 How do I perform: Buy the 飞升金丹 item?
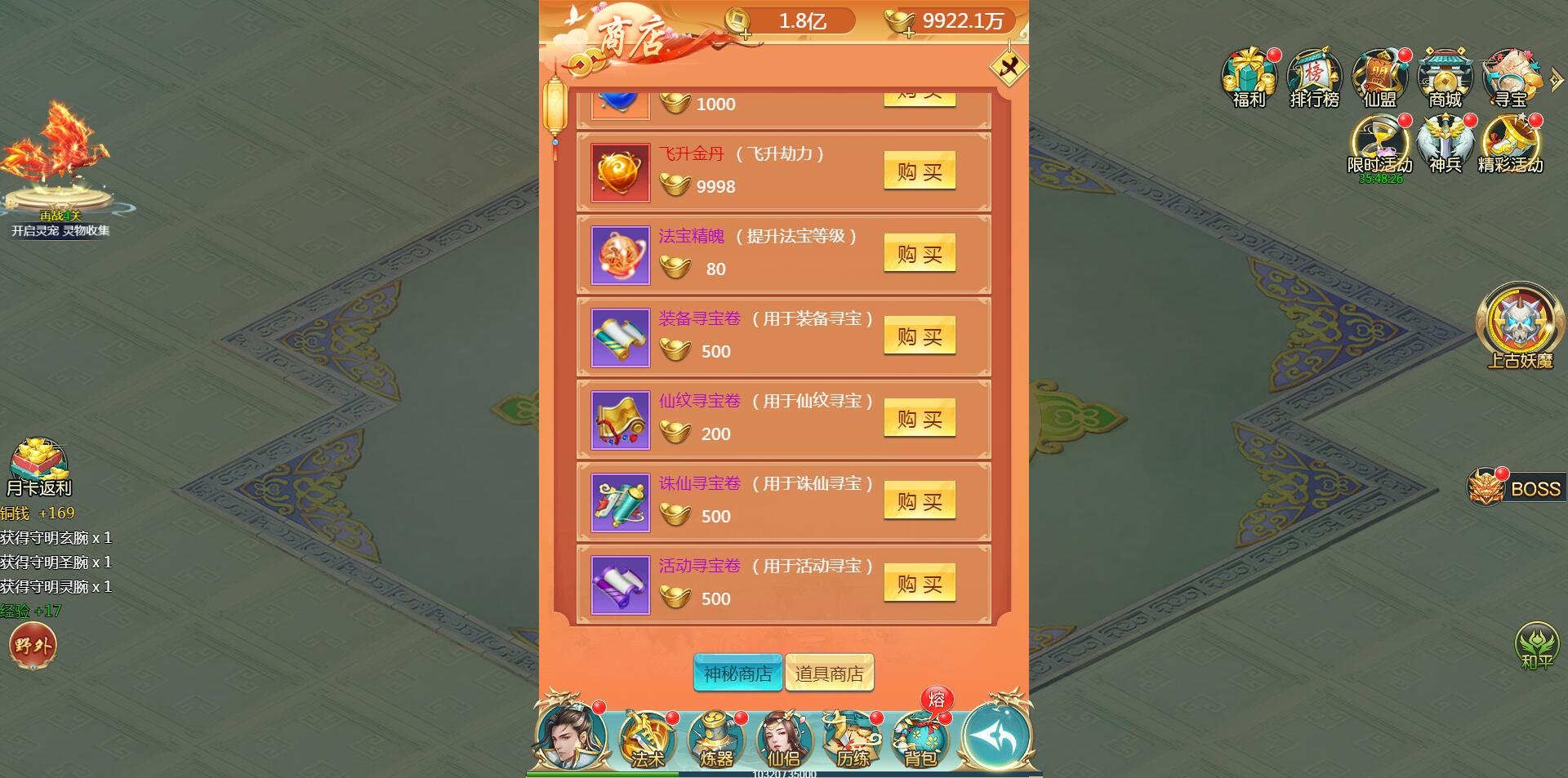click(920, 171)
